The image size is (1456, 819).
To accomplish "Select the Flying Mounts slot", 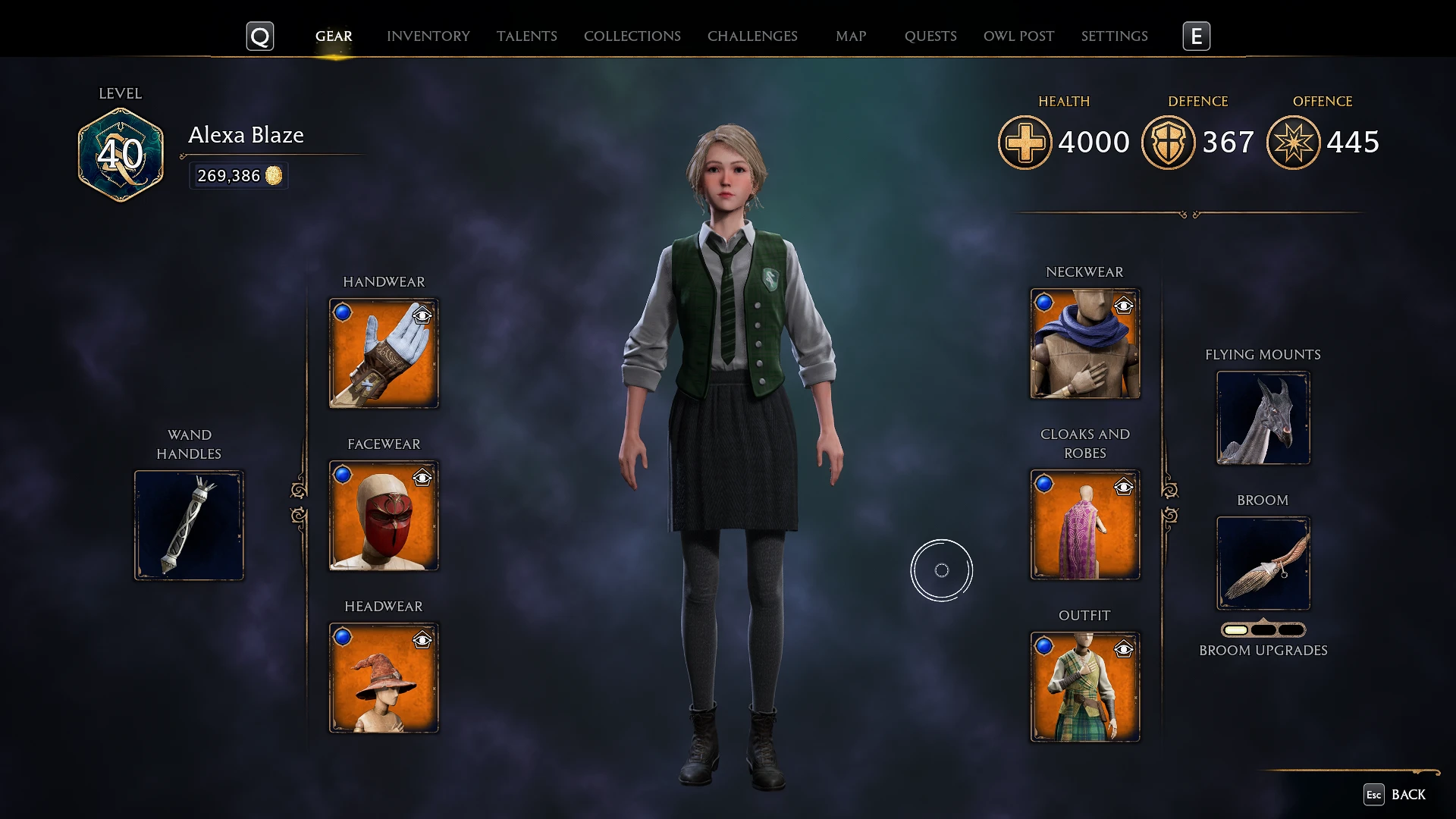I will point(1263,418).
